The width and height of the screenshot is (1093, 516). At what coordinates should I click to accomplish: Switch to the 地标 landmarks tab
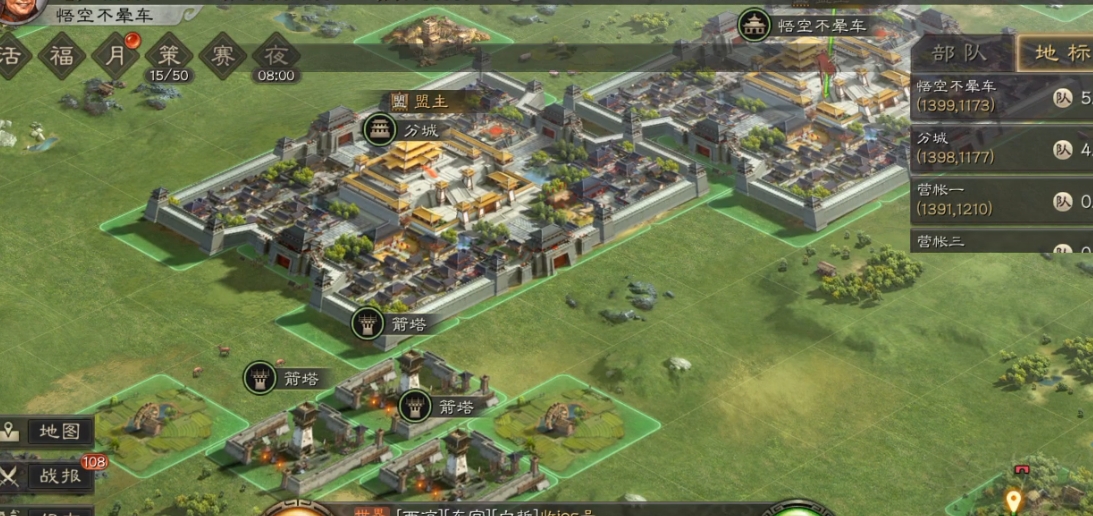(x=1058, y=53)
